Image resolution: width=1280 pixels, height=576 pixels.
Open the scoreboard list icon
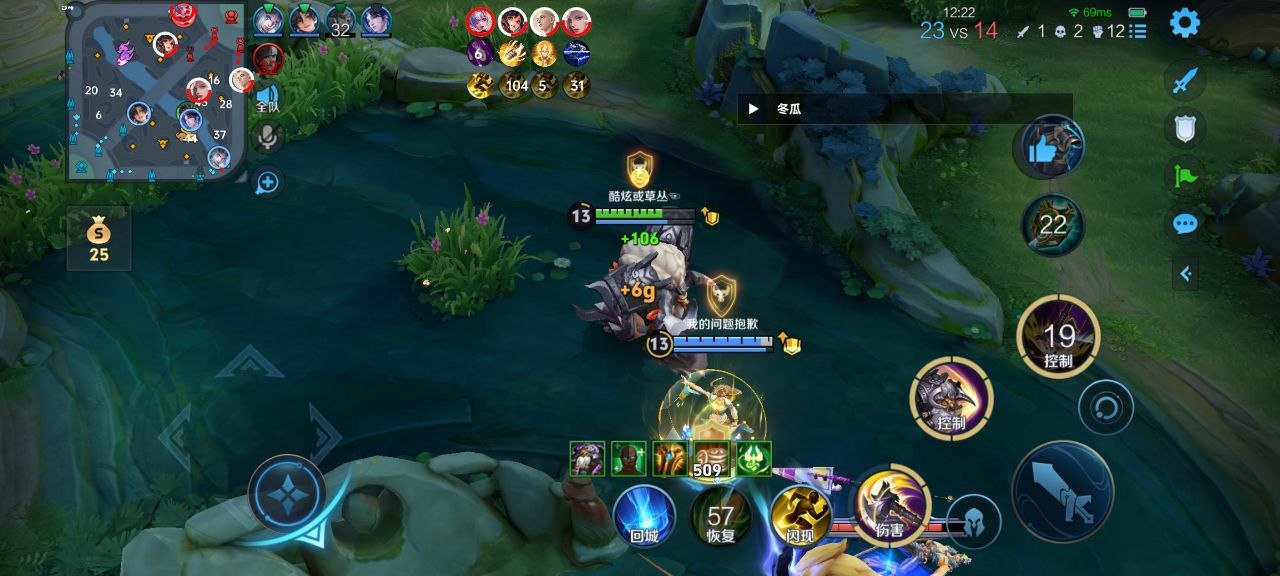(x=1138, y=31)
